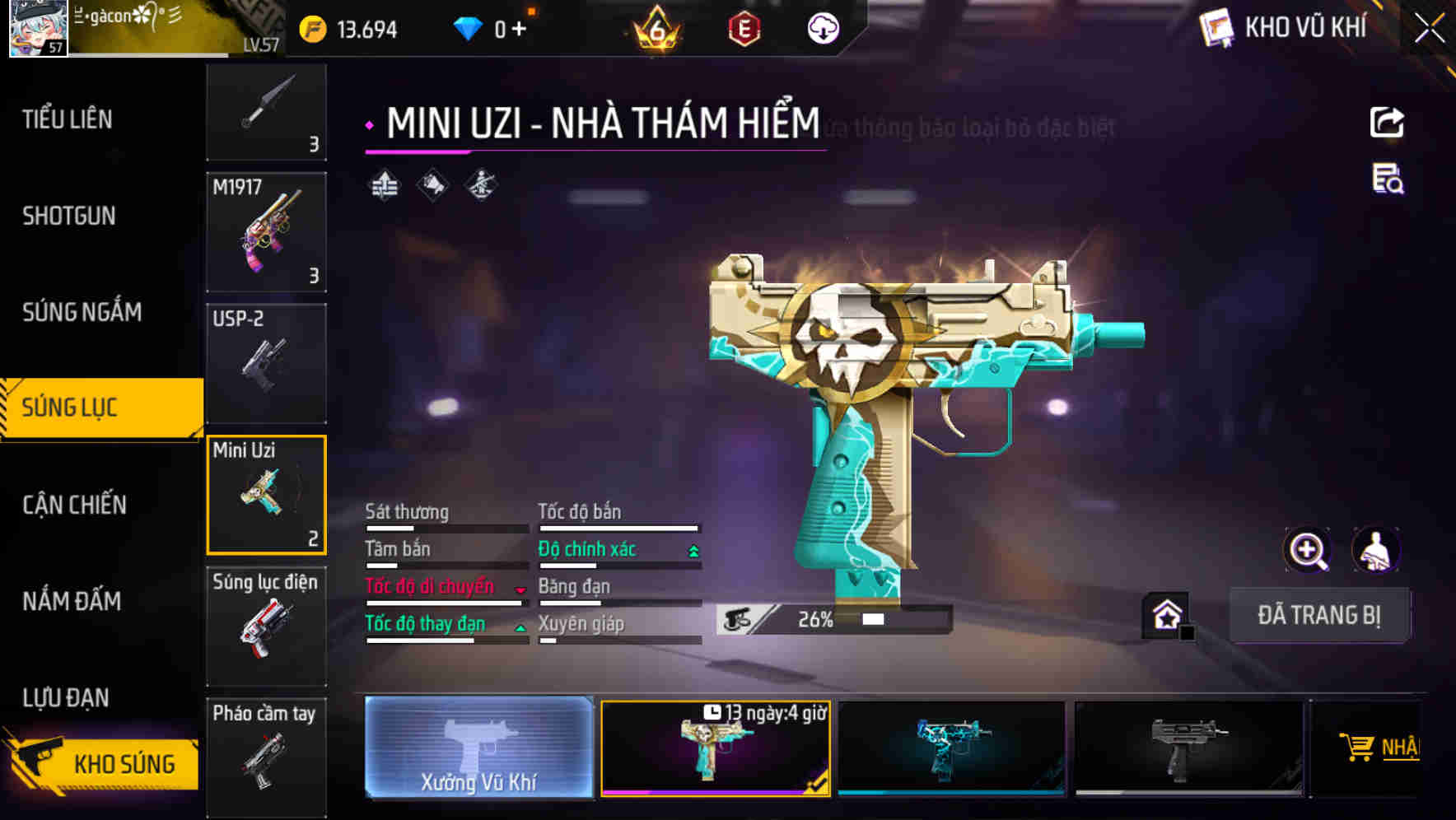Open Xưởng Vũ Khí workshop
1456x820 pixels.
478,749
